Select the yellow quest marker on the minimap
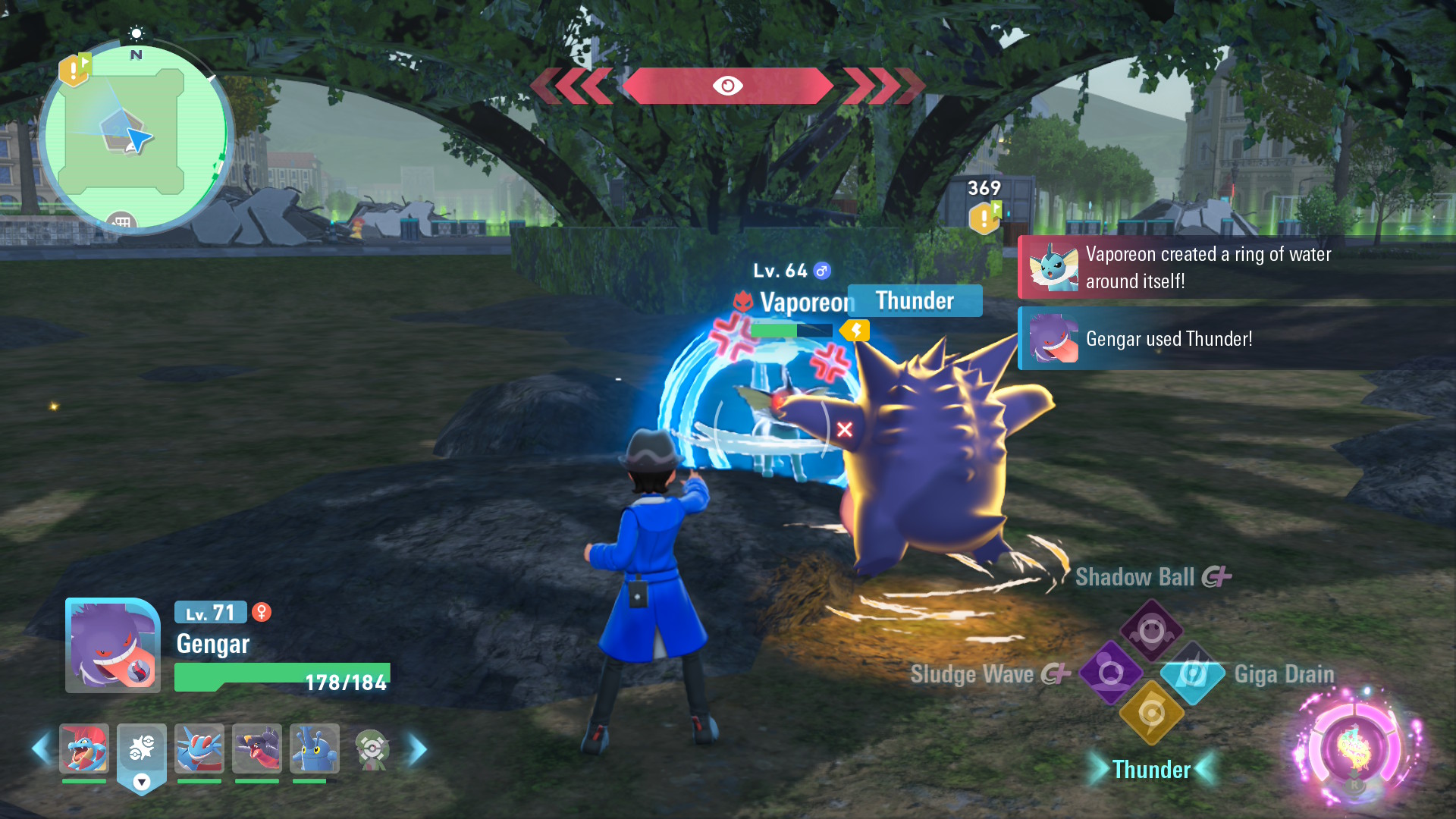This screenshot has width=1456, height=819. (74, 70)
